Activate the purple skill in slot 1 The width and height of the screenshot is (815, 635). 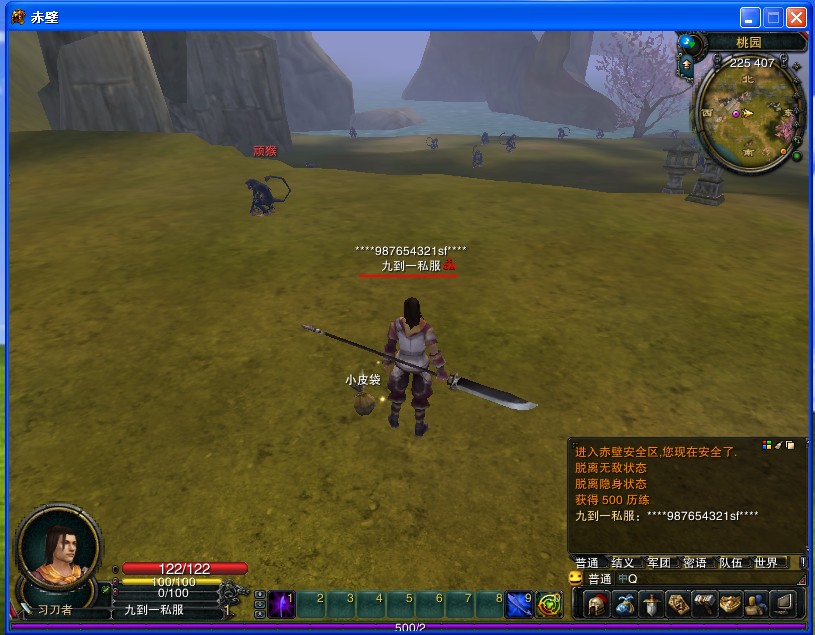tap(281, 604)
